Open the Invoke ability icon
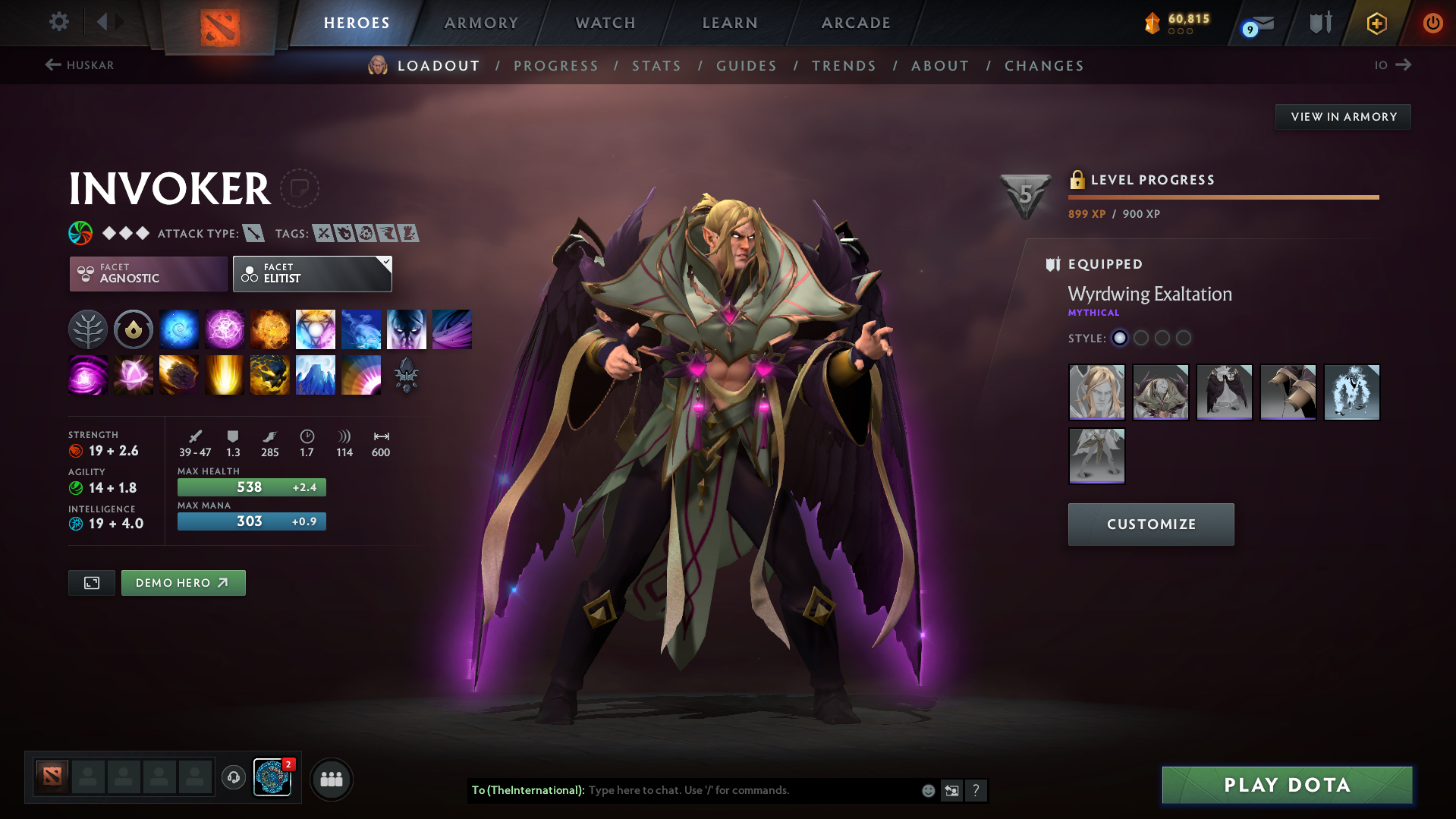Viewport: 1456px width, 819px height. coord(316,329)
